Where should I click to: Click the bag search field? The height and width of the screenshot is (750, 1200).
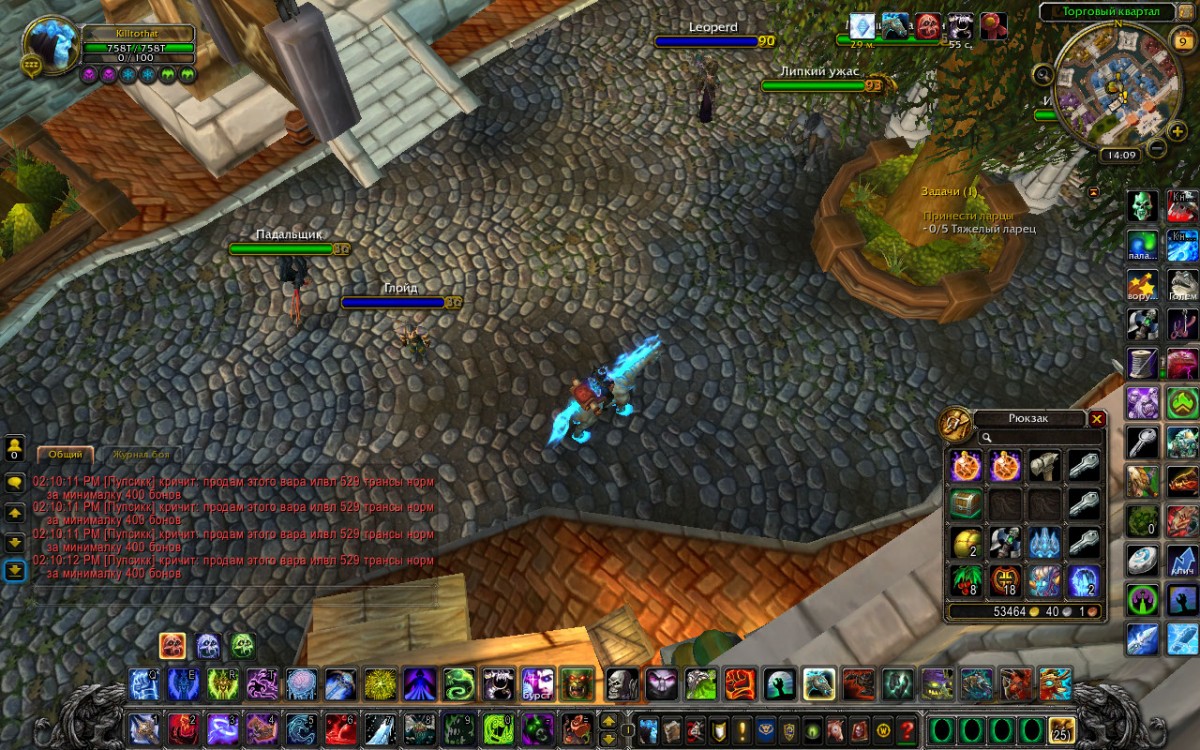click(x=1040, y=437)
